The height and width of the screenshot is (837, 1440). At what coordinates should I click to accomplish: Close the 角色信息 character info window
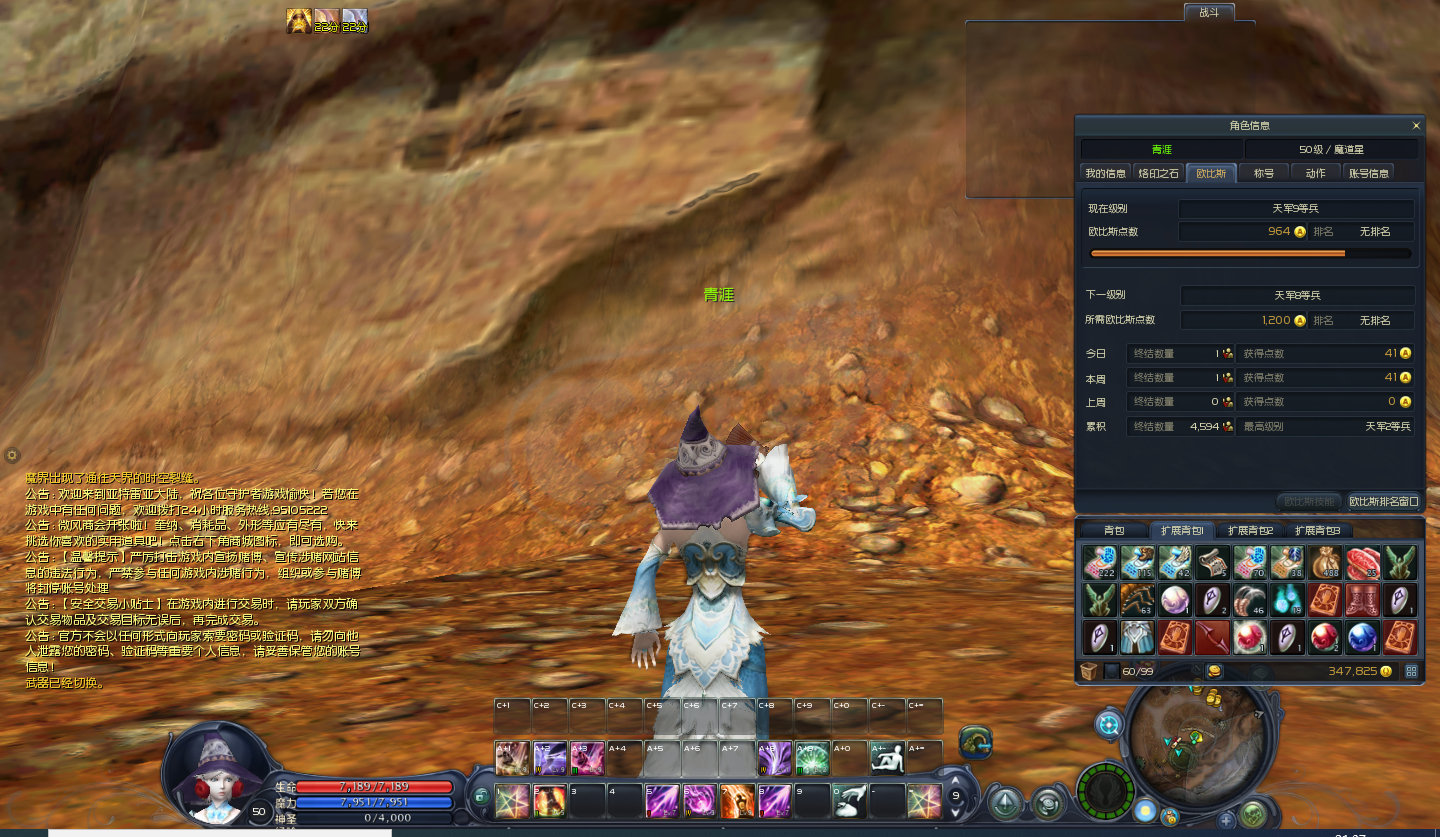(1416, 126)
